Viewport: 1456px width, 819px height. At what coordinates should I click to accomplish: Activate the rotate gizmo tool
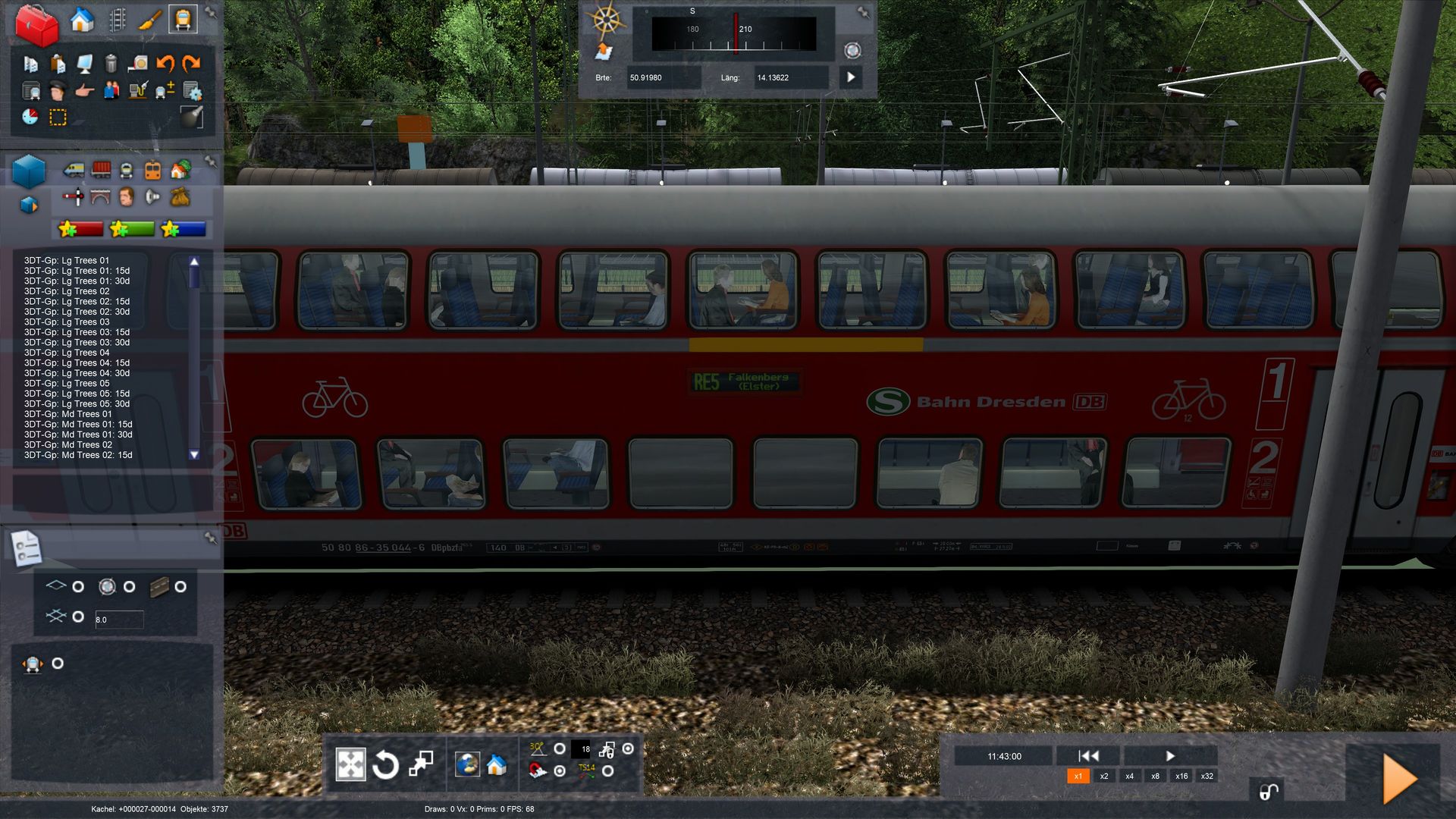click(385, 764)
